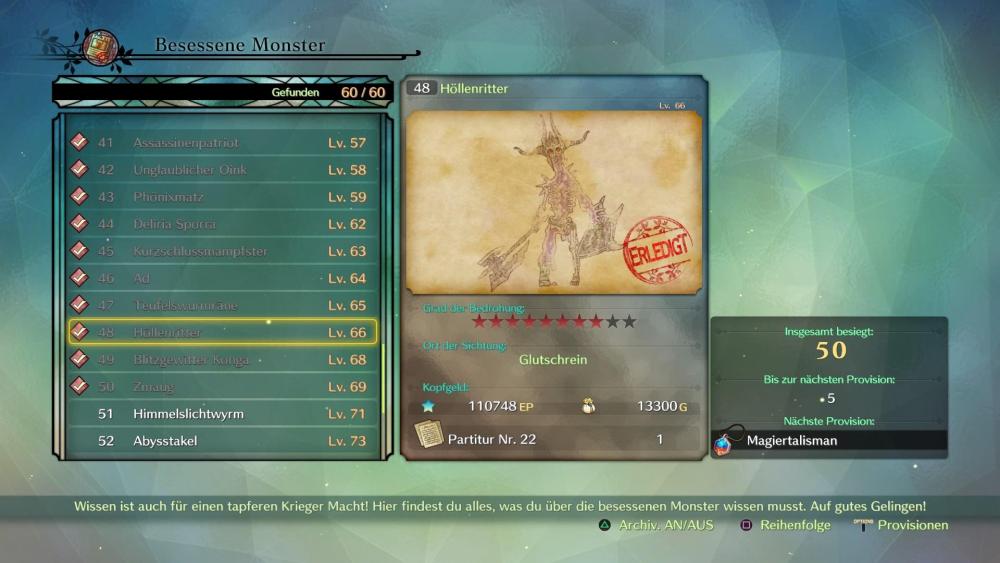Choose the Unglaublicher Oink entry

tap(222, 170)
